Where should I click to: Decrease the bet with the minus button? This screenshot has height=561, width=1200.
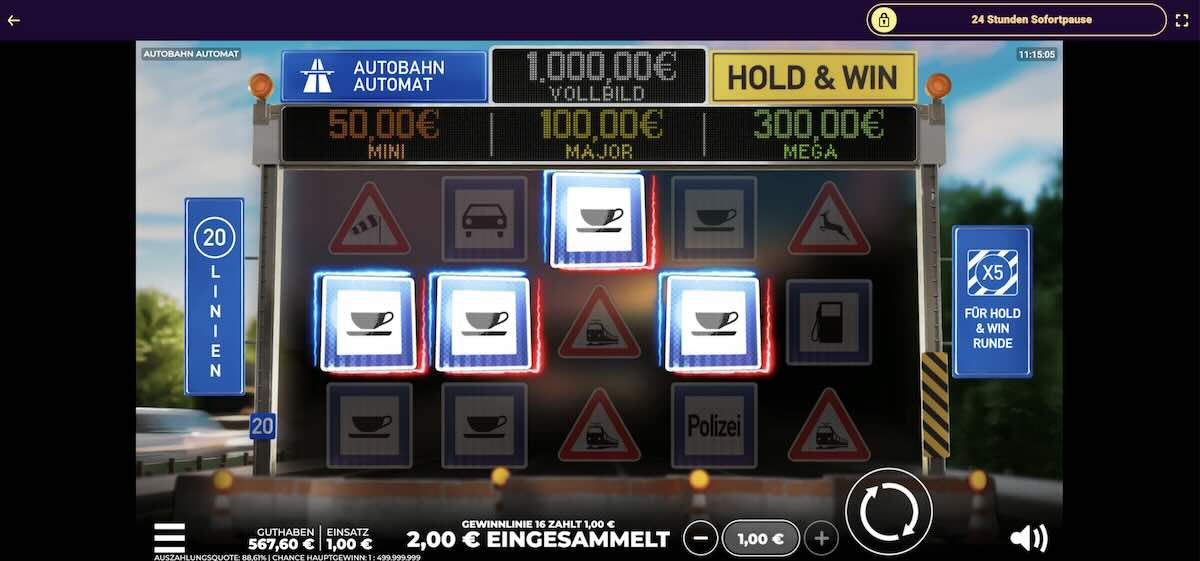tap(700, 539)
